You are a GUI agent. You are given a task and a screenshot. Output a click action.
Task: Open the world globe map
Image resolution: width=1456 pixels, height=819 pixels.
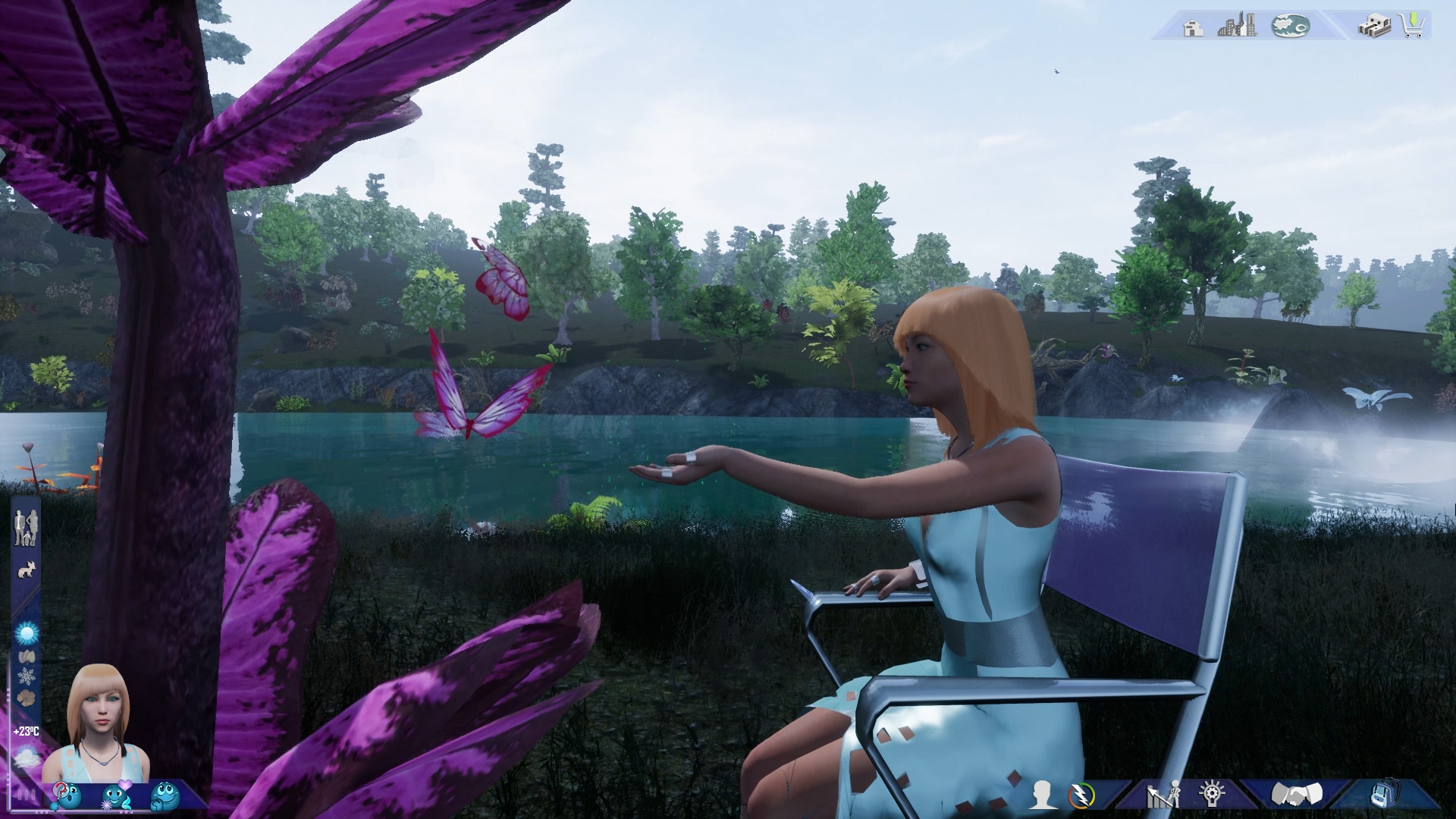pyautogui.click(x=1290, y=27)
